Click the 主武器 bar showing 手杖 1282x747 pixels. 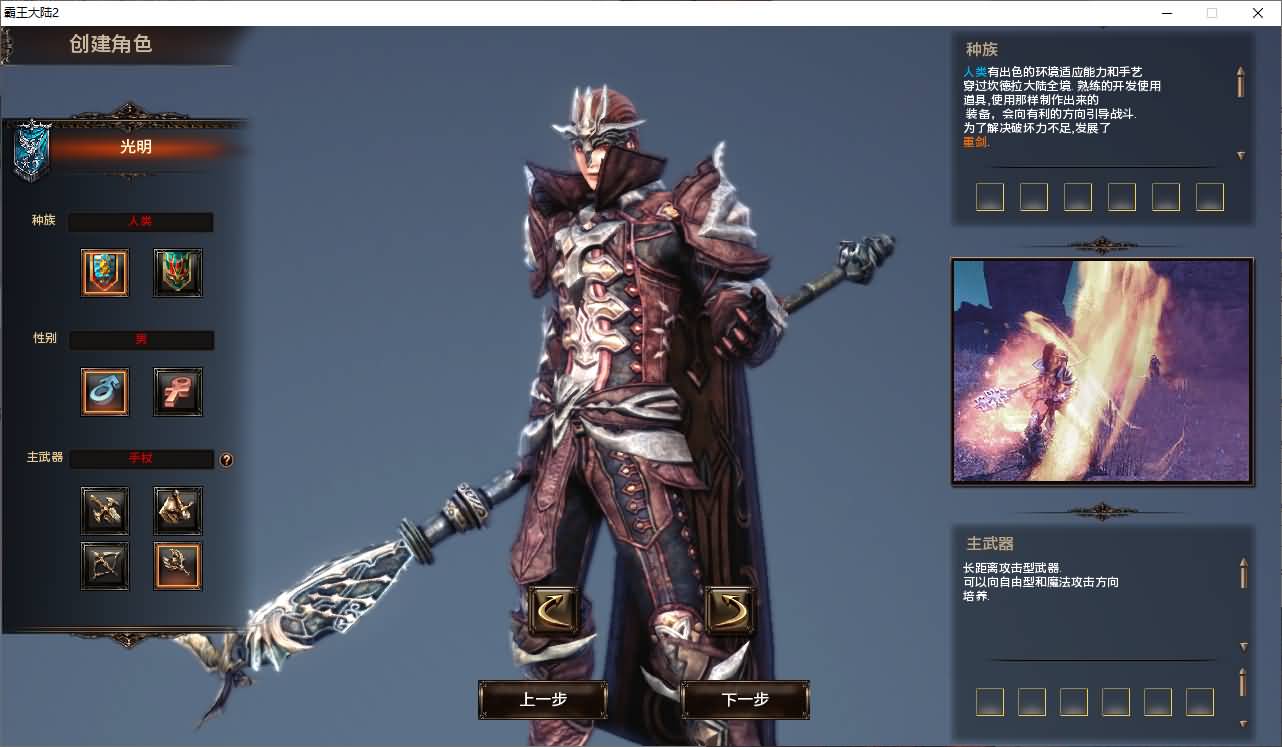[140, 458]
